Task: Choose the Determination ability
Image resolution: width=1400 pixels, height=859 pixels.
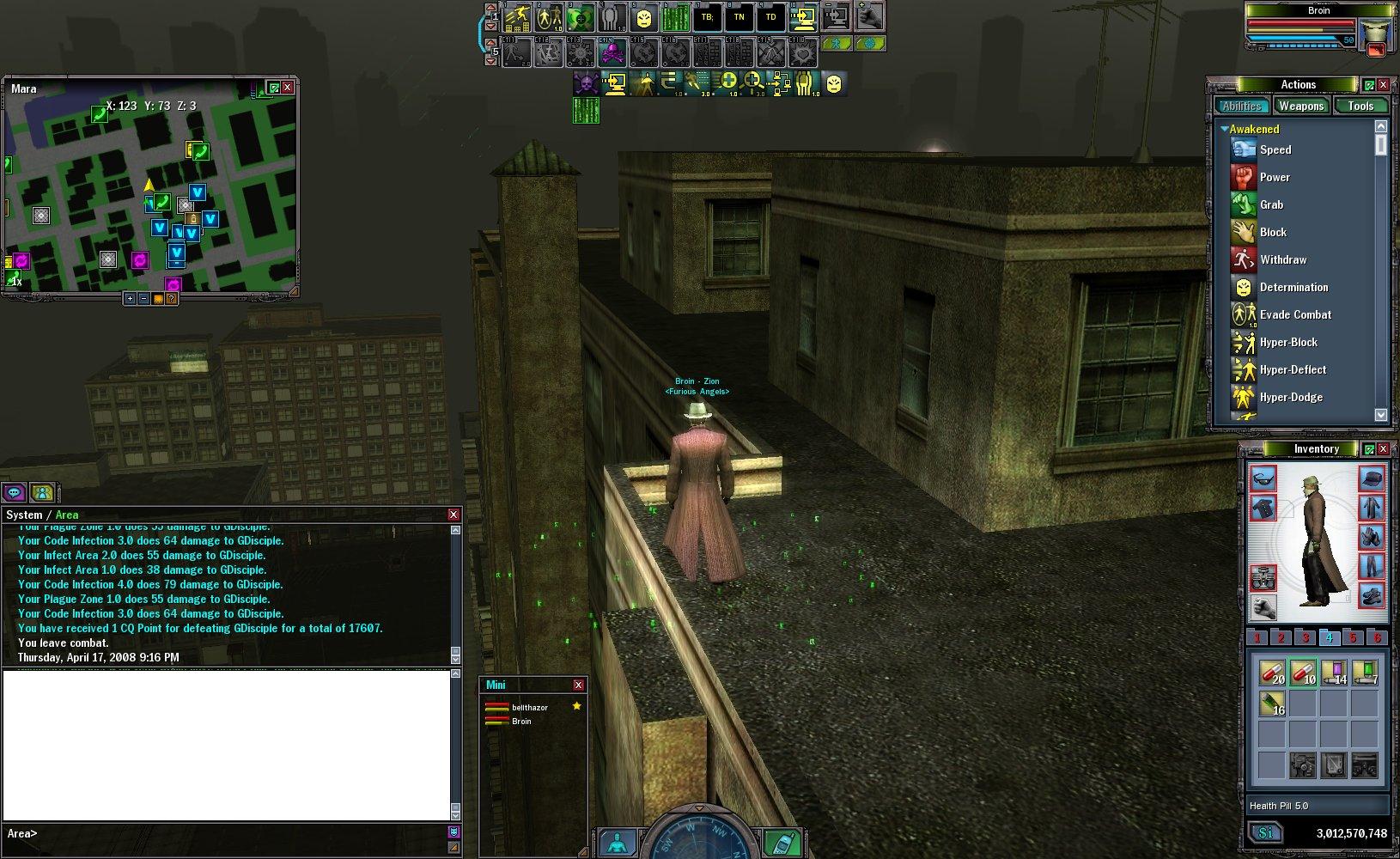Action: click(x=1293, y=287)
